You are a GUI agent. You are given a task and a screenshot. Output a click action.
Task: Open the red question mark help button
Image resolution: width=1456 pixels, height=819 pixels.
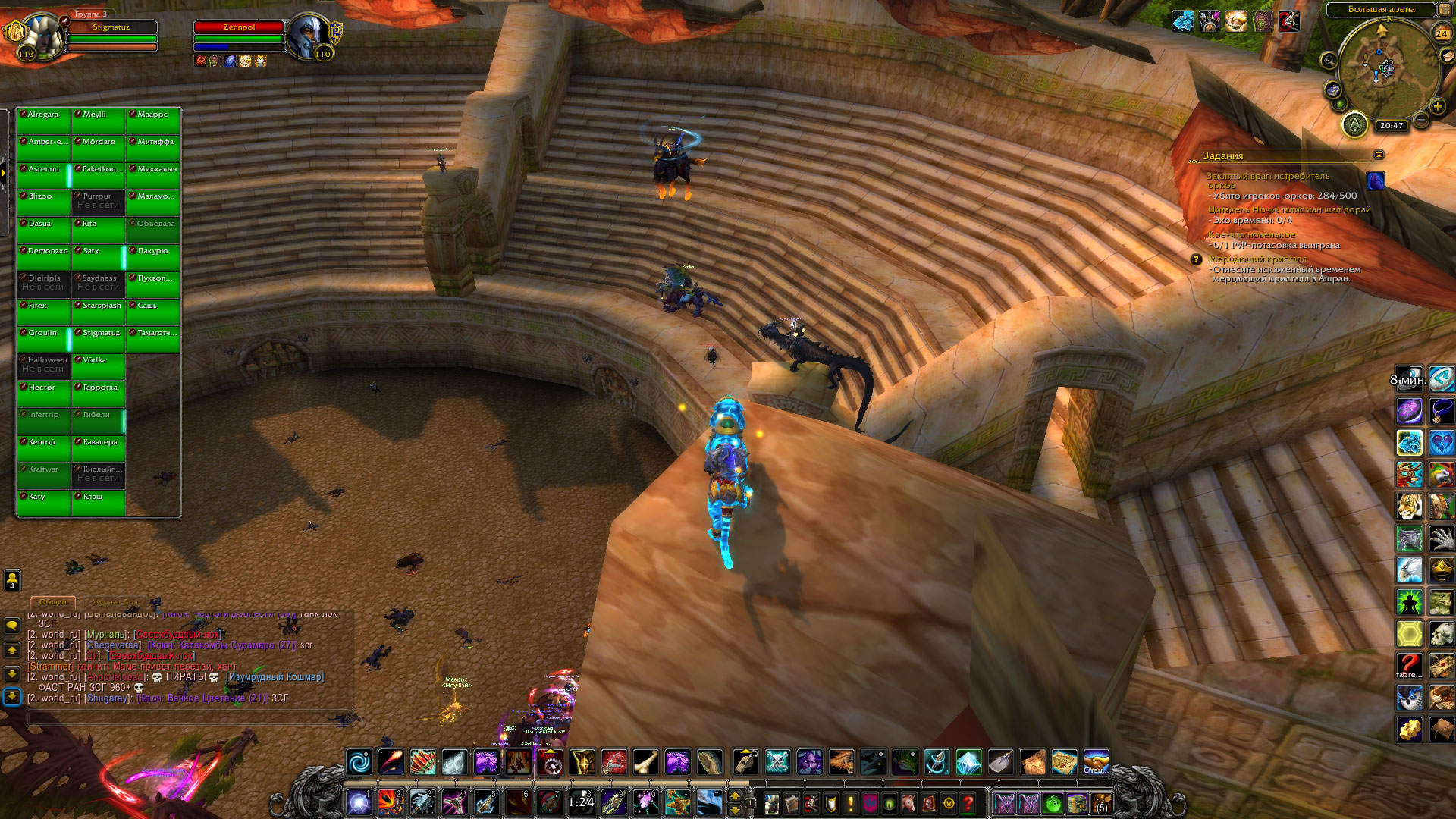968,802
